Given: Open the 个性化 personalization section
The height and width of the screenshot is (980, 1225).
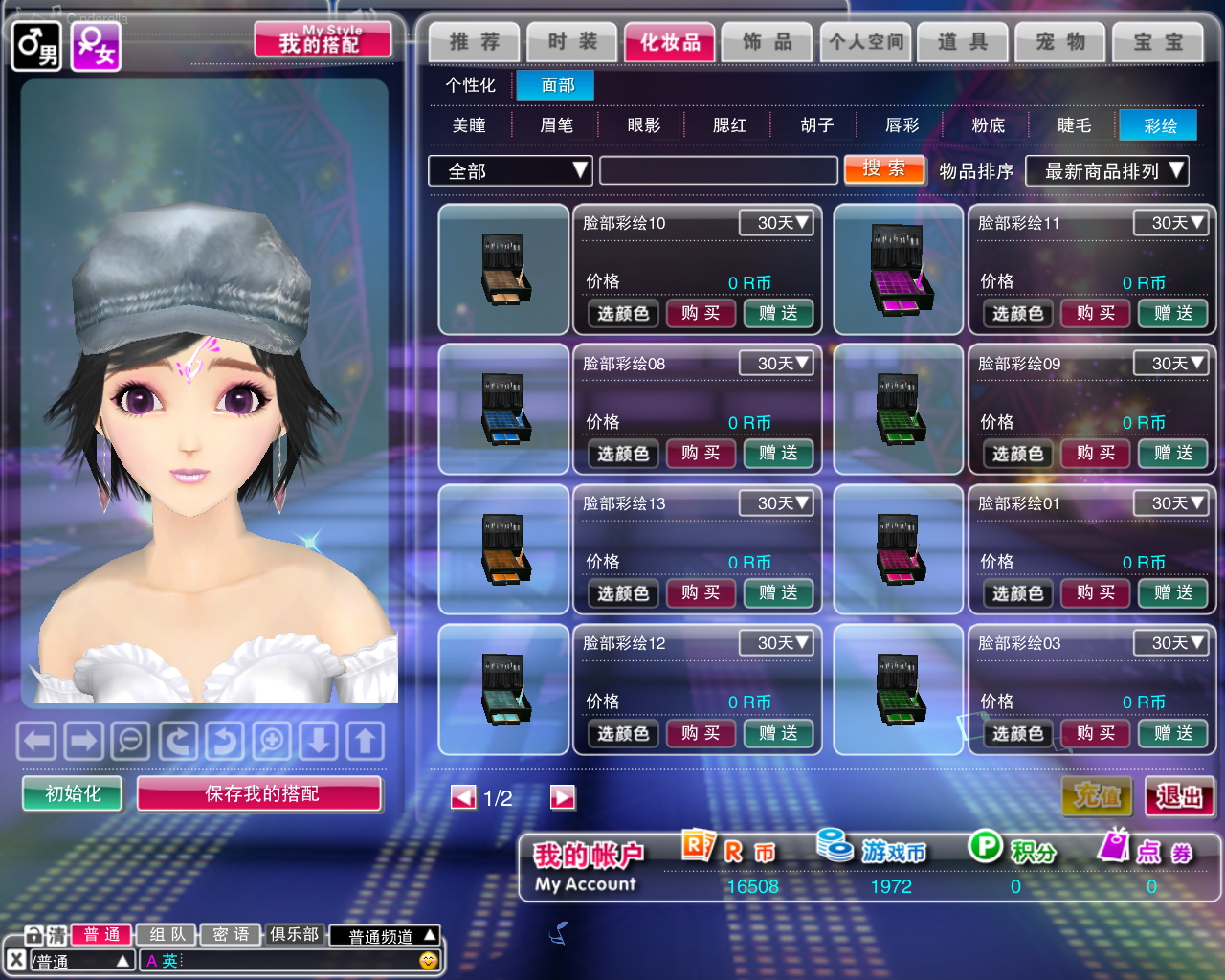Looking at the screenshot, I should (x=470, y=85).
